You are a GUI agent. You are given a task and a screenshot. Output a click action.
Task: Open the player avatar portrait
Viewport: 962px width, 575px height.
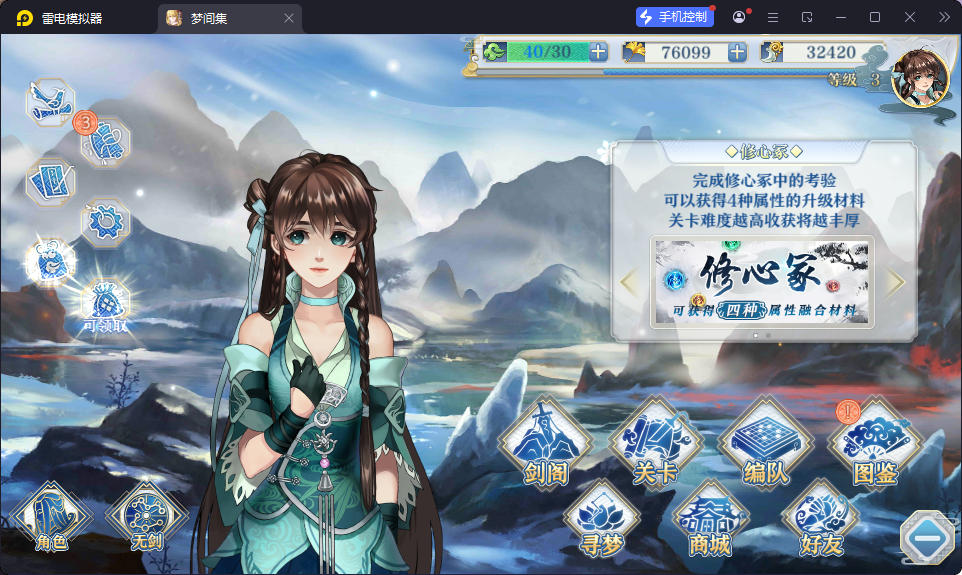tap(920, 79)
